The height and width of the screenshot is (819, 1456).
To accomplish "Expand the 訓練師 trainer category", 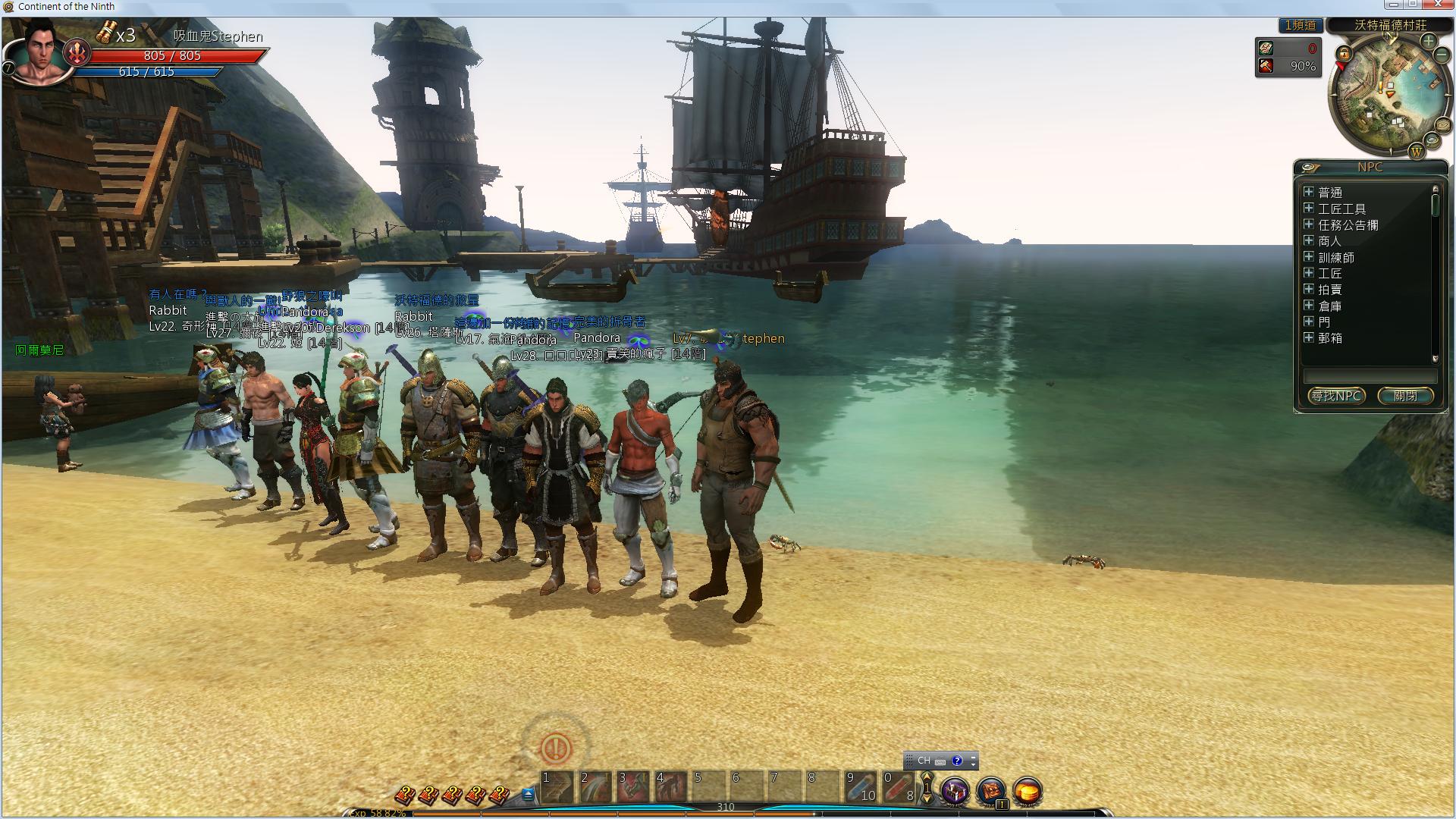I will pos(1308,257).
